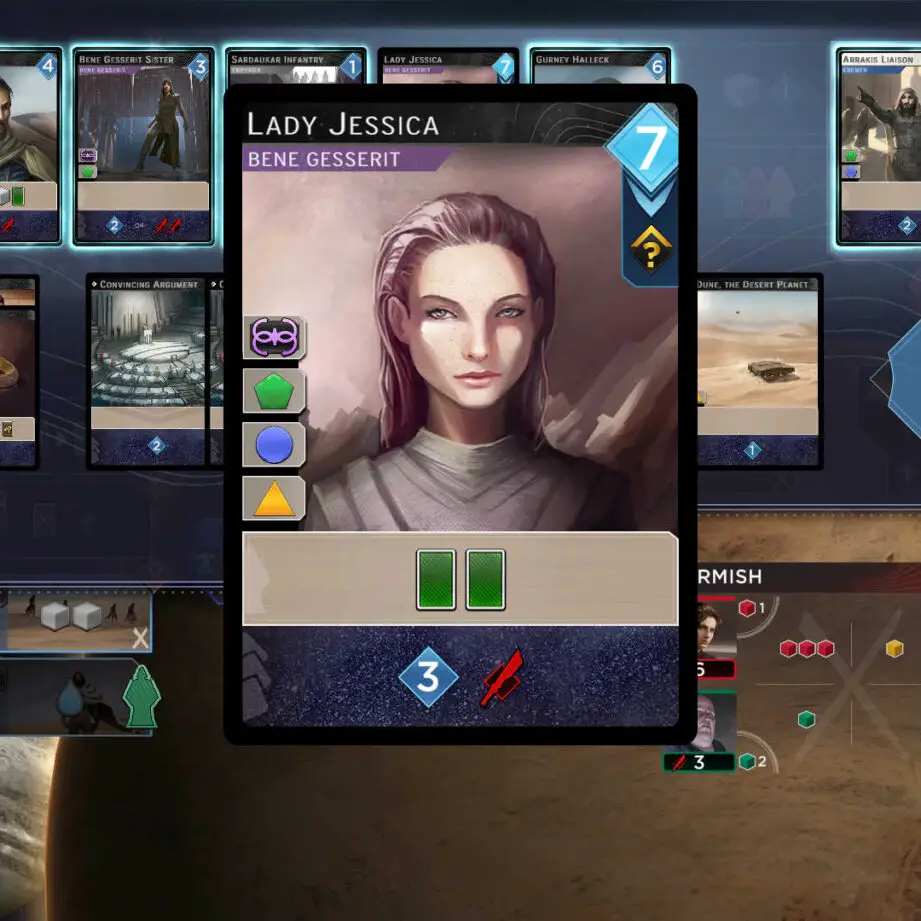Select Paul Atreides' leader portrait

(716, 628)
